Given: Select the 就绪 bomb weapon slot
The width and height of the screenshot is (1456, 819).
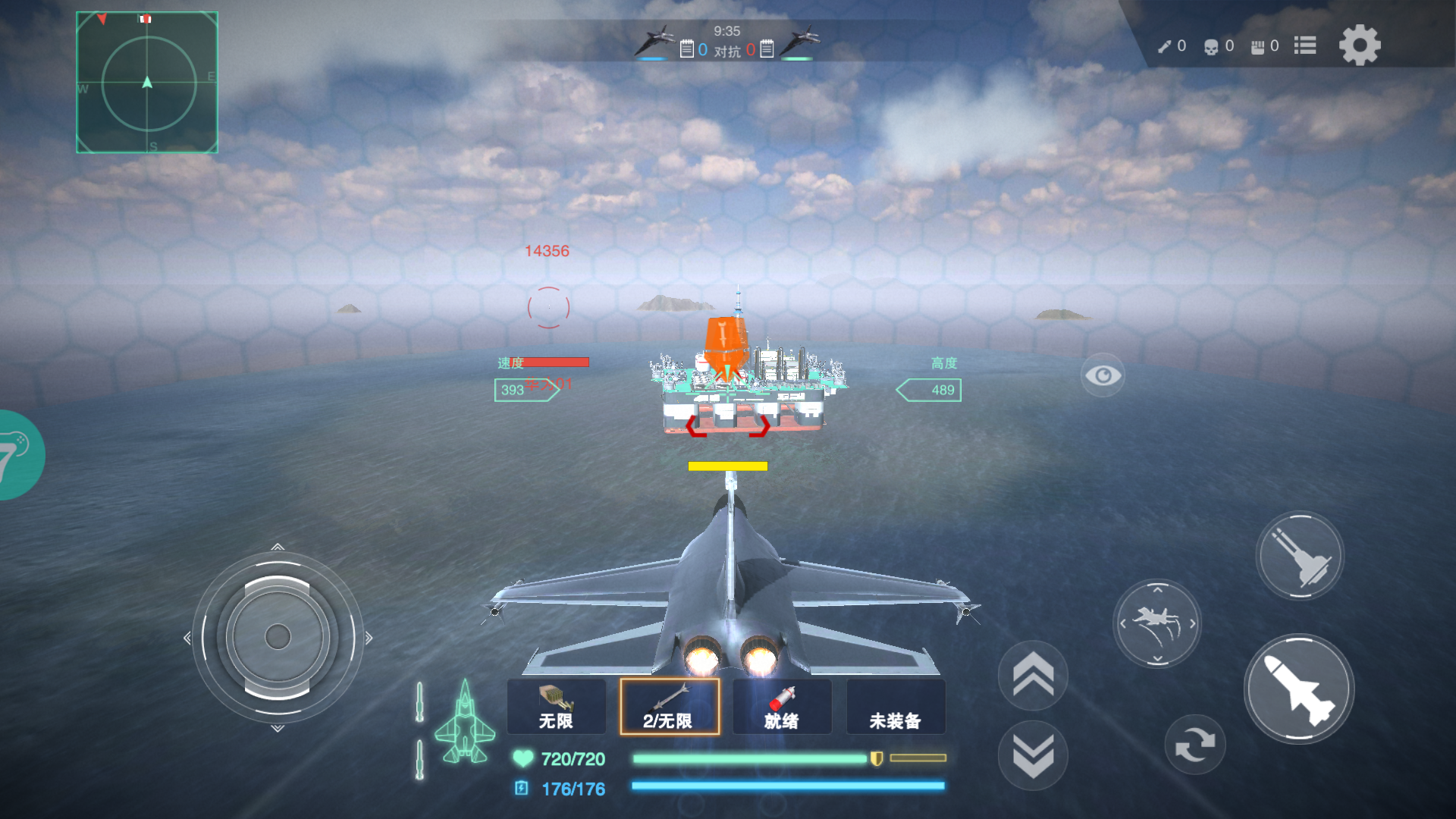Looking at the screenshot, I should tap(782, 707).
